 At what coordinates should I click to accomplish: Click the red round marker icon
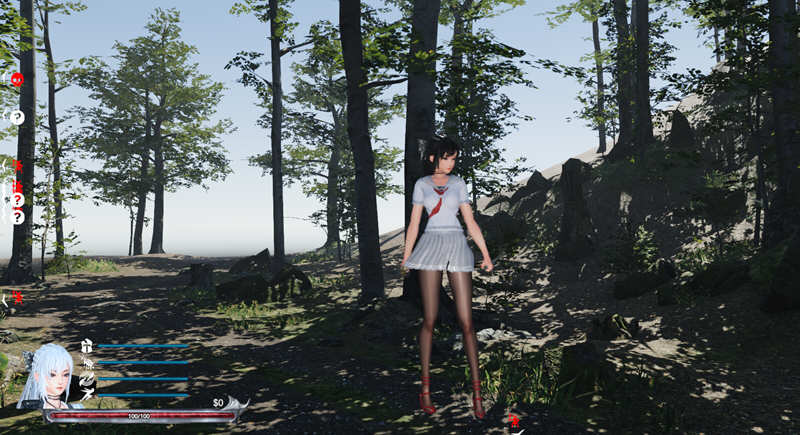click(17, 79)
